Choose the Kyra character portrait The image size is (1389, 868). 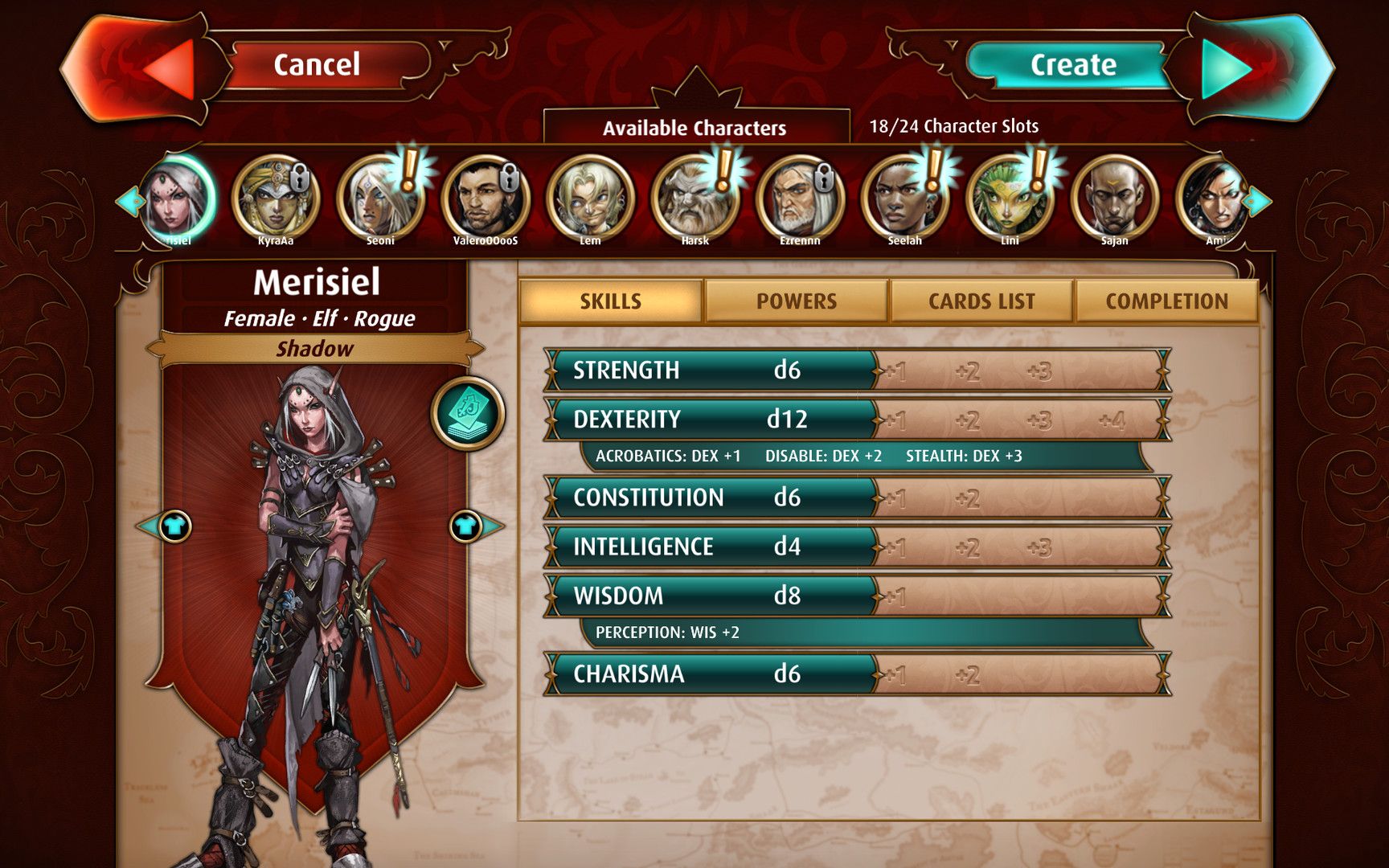(x=275, y=199)
